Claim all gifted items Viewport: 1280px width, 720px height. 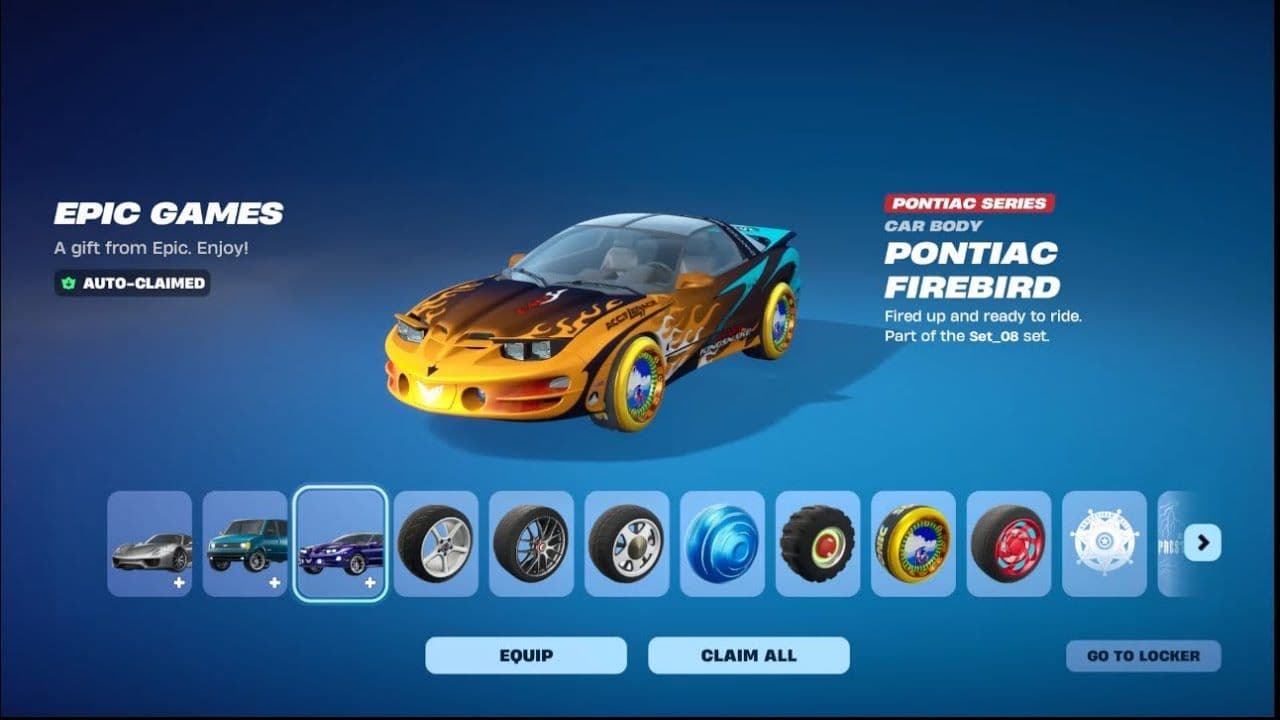tap(749, 656)
